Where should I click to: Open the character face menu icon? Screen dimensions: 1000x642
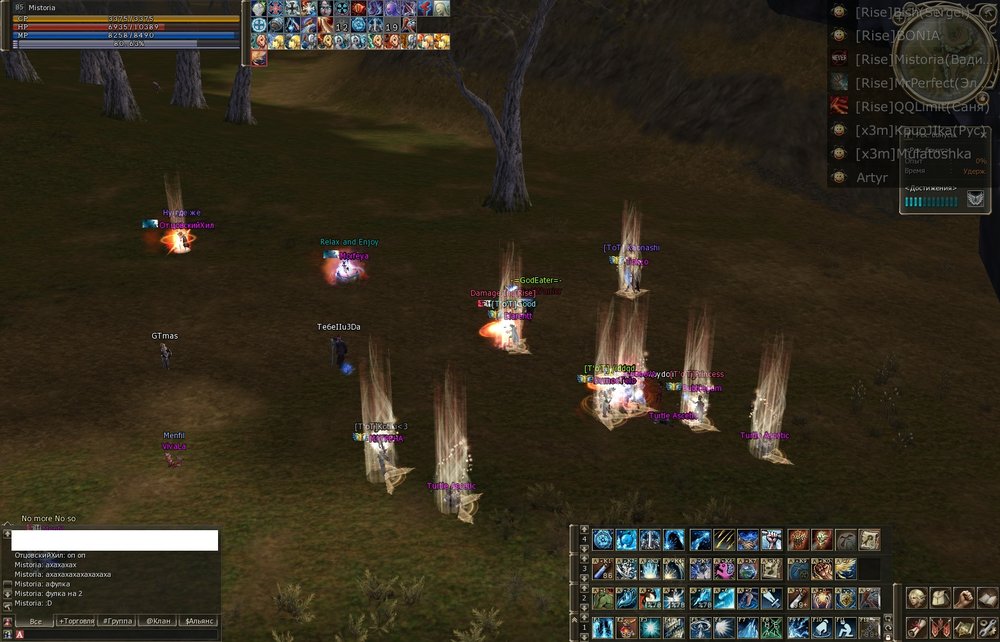point(916,598)
